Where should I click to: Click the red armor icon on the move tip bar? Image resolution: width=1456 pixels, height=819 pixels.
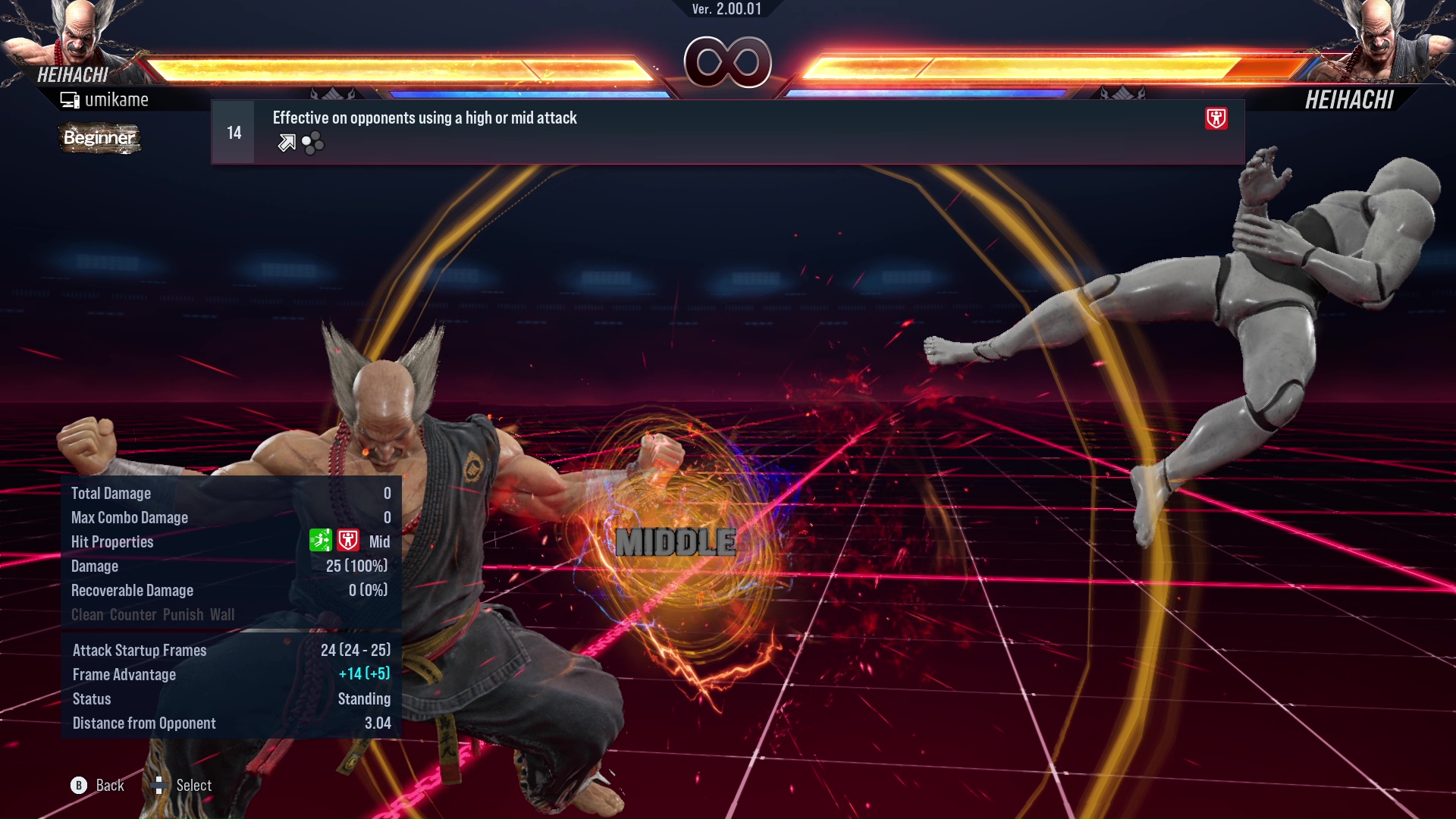pyautogui.click(x=1216, y=118)
